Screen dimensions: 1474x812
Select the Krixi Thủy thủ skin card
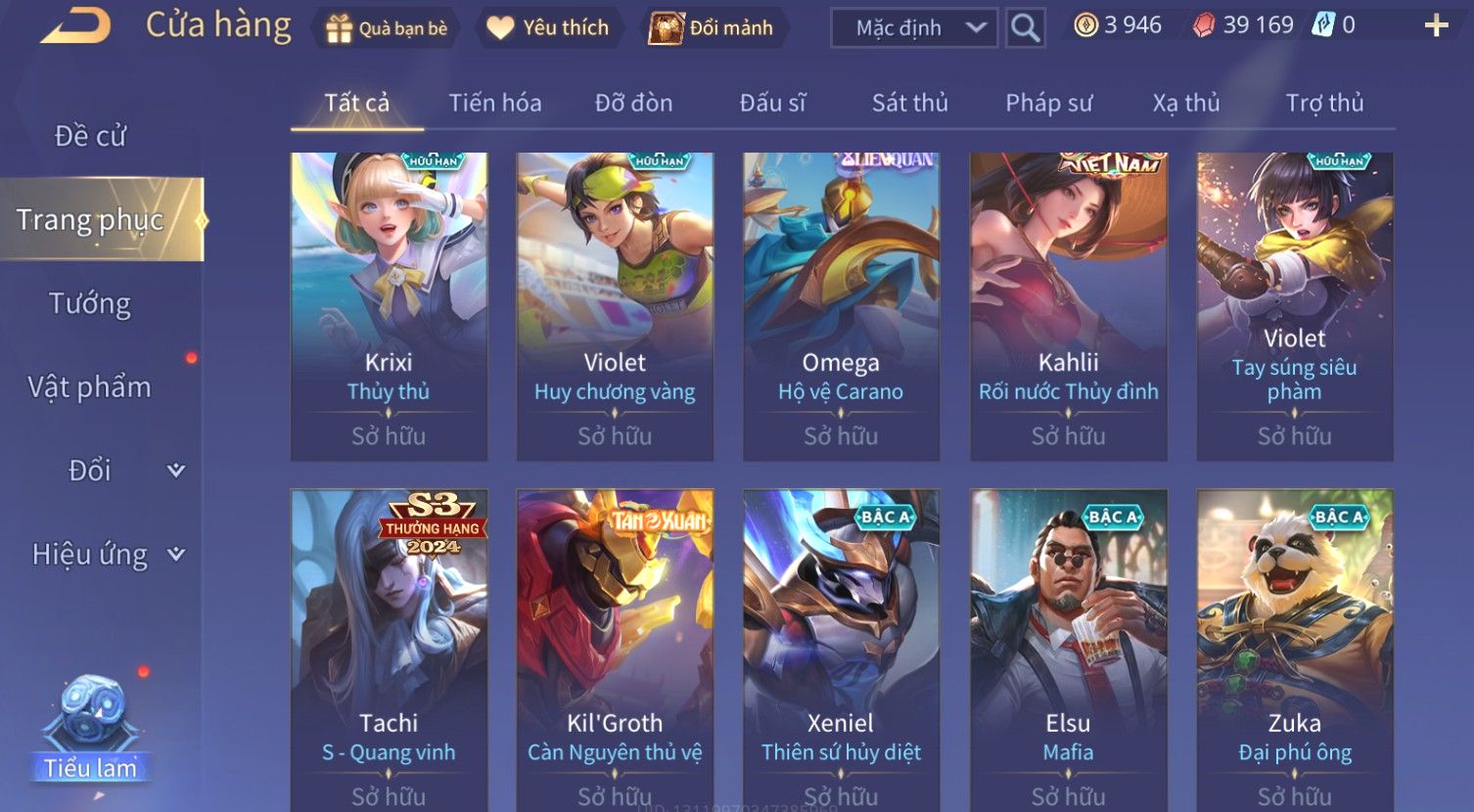point(389,306)
